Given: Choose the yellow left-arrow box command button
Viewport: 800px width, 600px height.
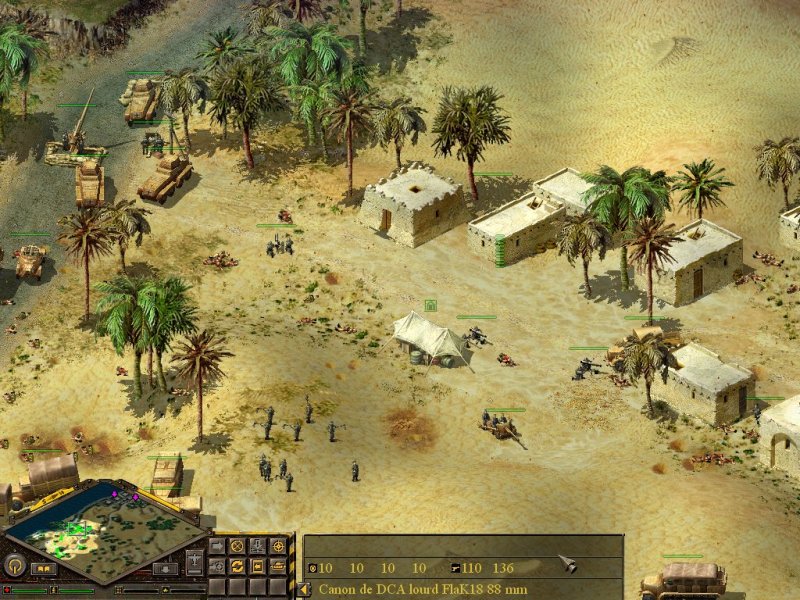Looking at the screenshot, I should [257, 566].
